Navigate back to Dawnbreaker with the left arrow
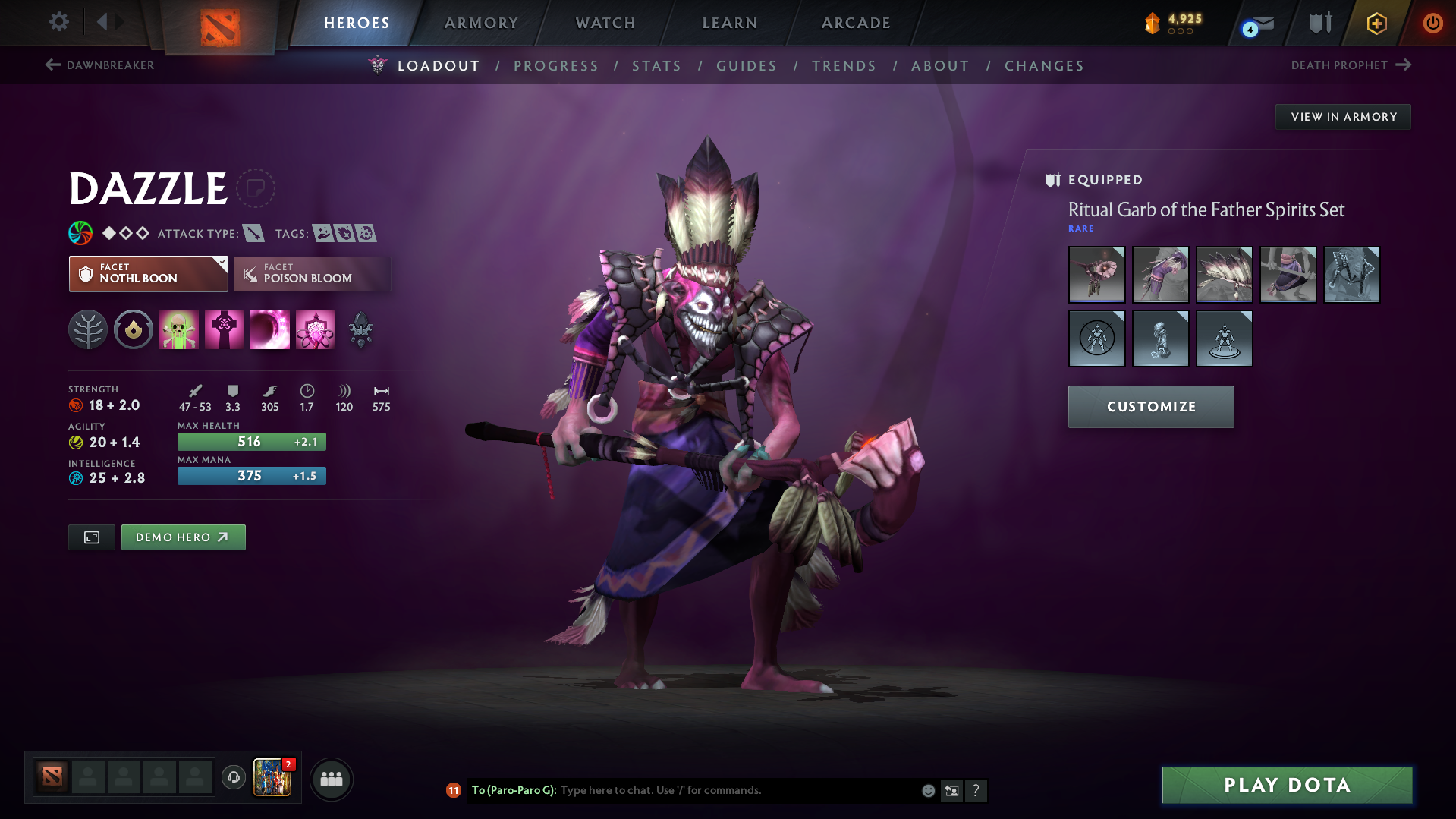 52,65
